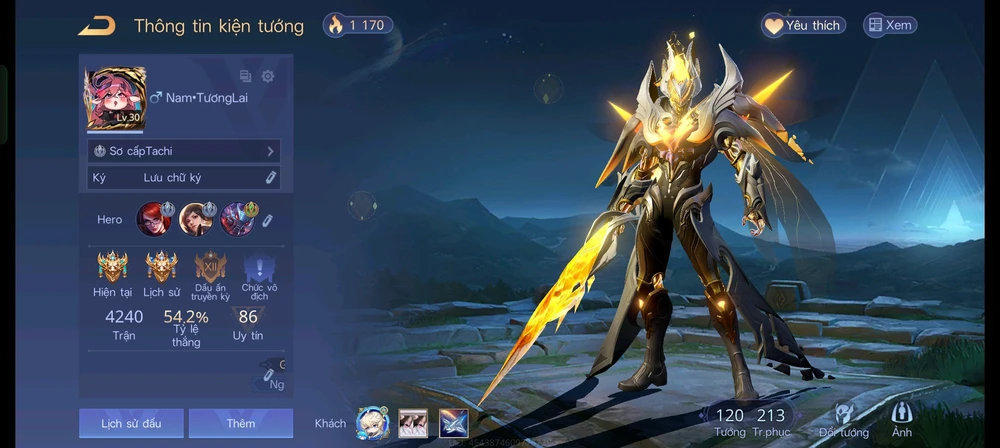Click the player avatar portrait
This screenshot has height=448, width=1000.
(115, 99)
